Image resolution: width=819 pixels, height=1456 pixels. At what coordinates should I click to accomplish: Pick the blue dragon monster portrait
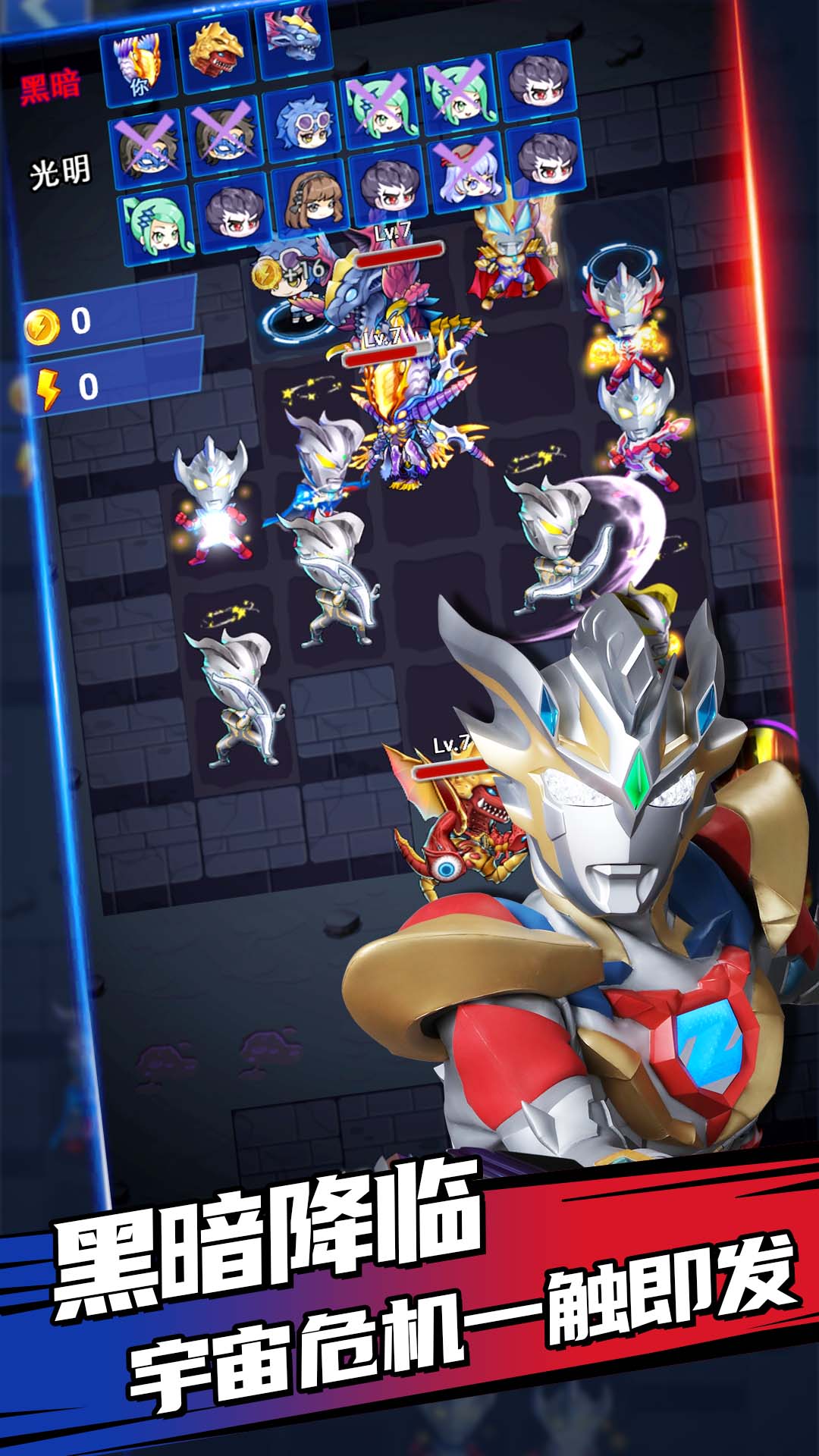coord(297,40)
